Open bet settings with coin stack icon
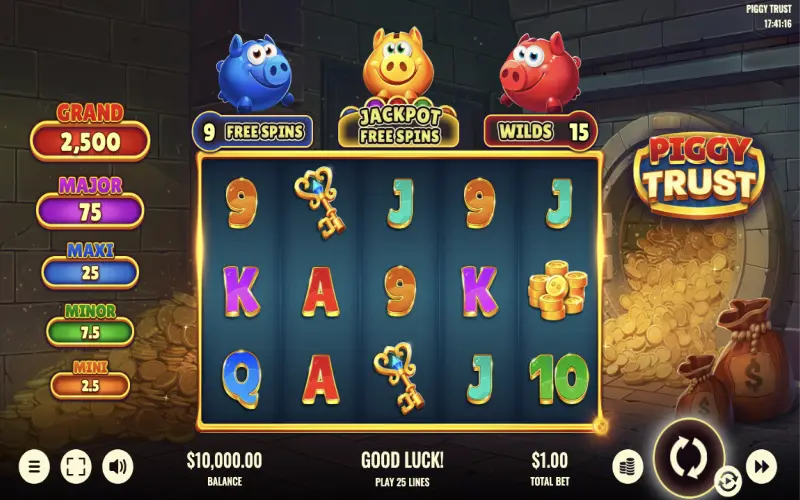Screen dimensions: 800x500 pyautogui.click(x=627, y=465)
